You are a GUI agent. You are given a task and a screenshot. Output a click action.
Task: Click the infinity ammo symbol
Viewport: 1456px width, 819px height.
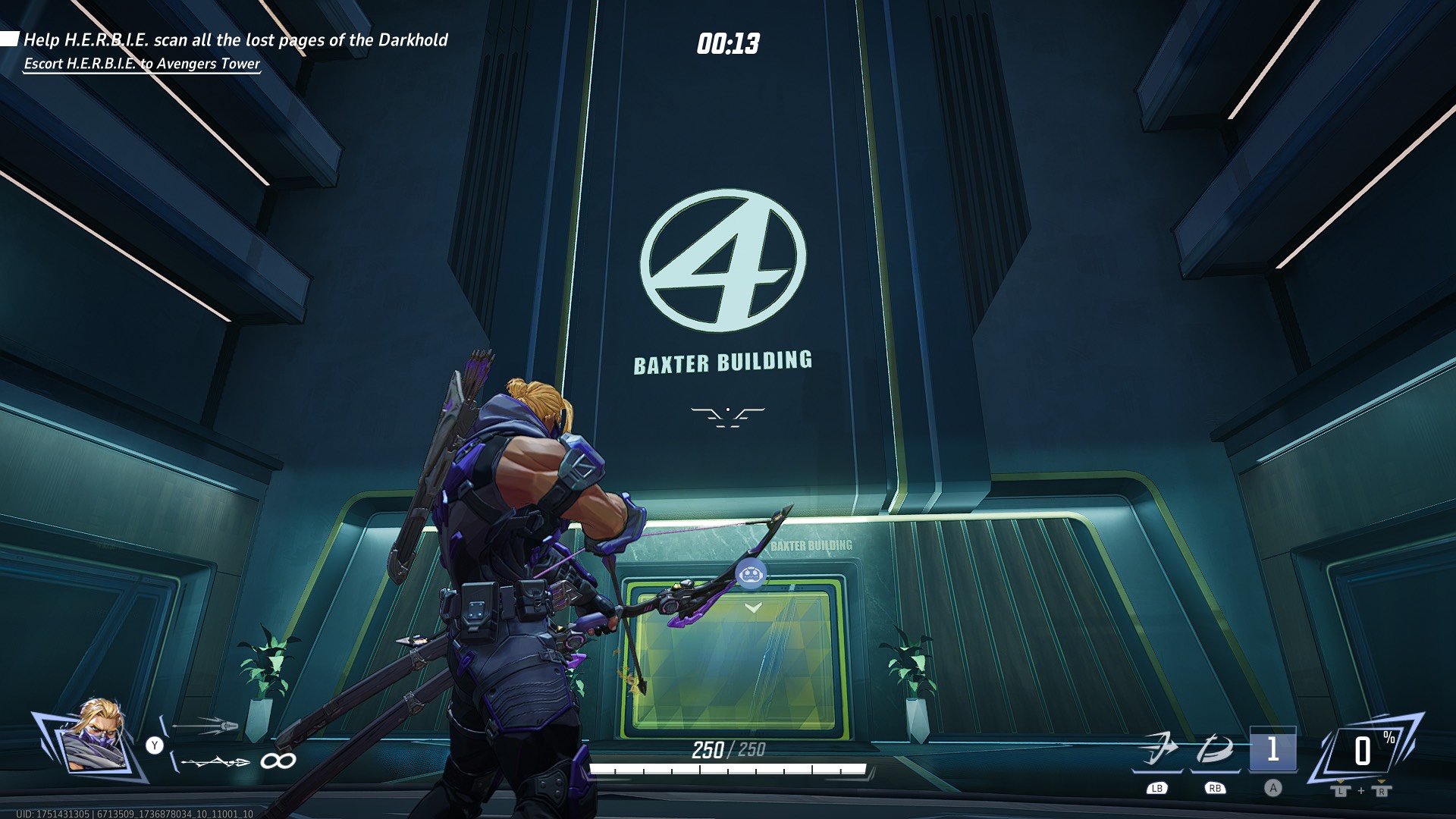click(278, 761)
